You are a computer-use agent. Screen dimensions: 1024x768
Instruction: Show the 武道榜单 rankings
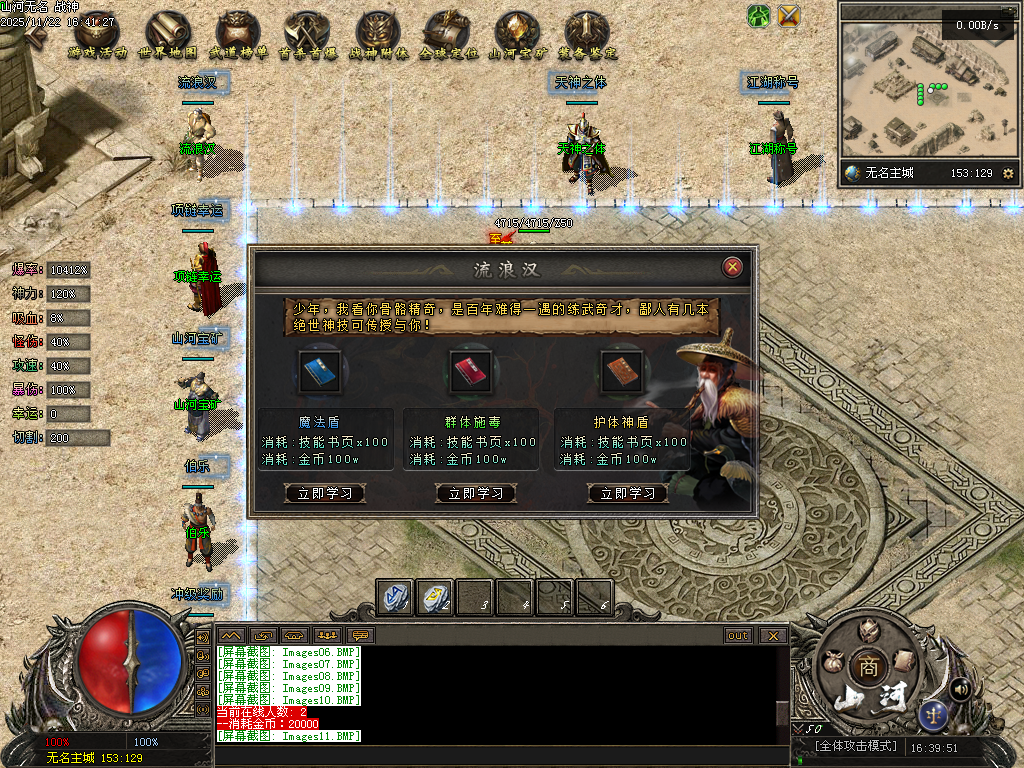(x=238, y=35)
